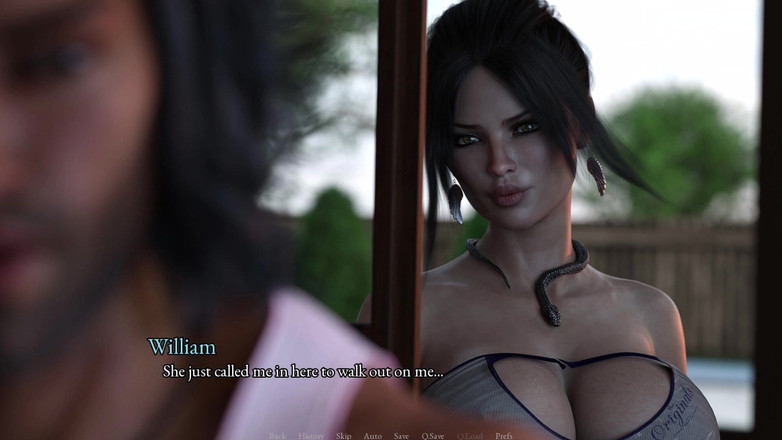Turn on Auto advance mode
Viewport: 782px width, 440px height.
(372, 436)
